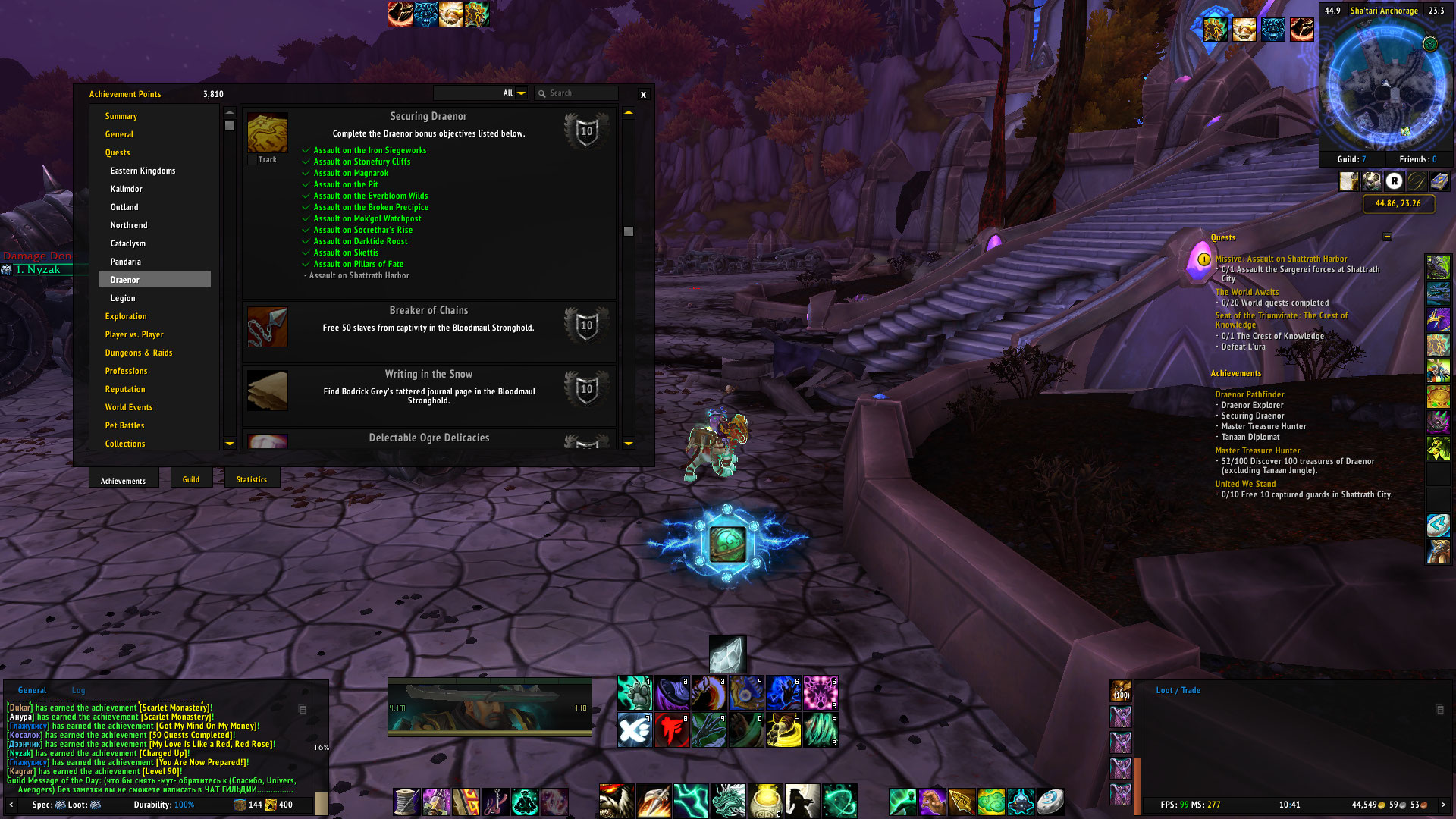Switch to the Guild achievements tab

pyautogui.click(x=191, y=479)
